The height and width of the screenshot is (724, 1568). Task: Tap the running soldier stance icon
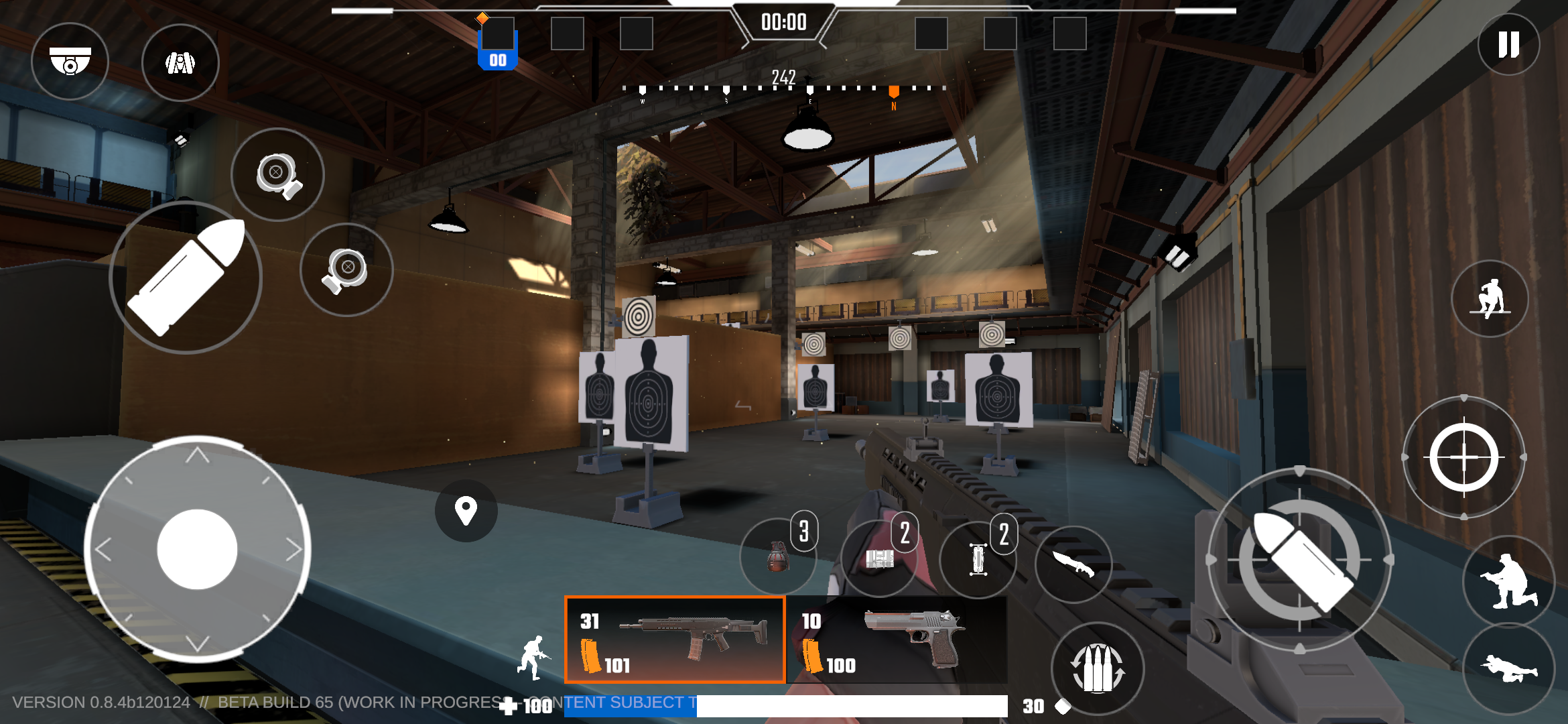click(533, 658)
